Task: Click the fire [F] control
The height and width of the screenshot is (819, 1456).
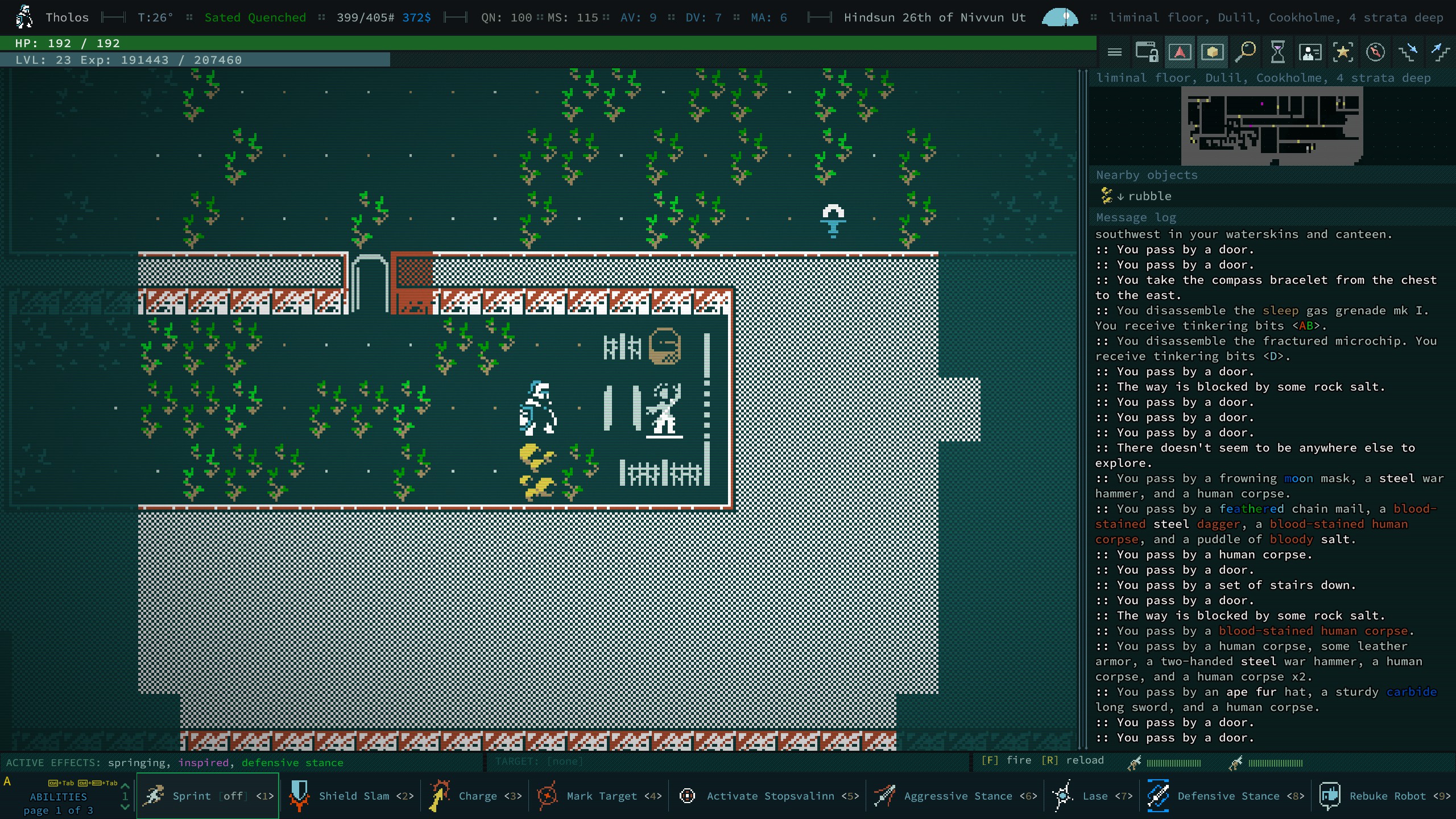Action: point(1007,760)
